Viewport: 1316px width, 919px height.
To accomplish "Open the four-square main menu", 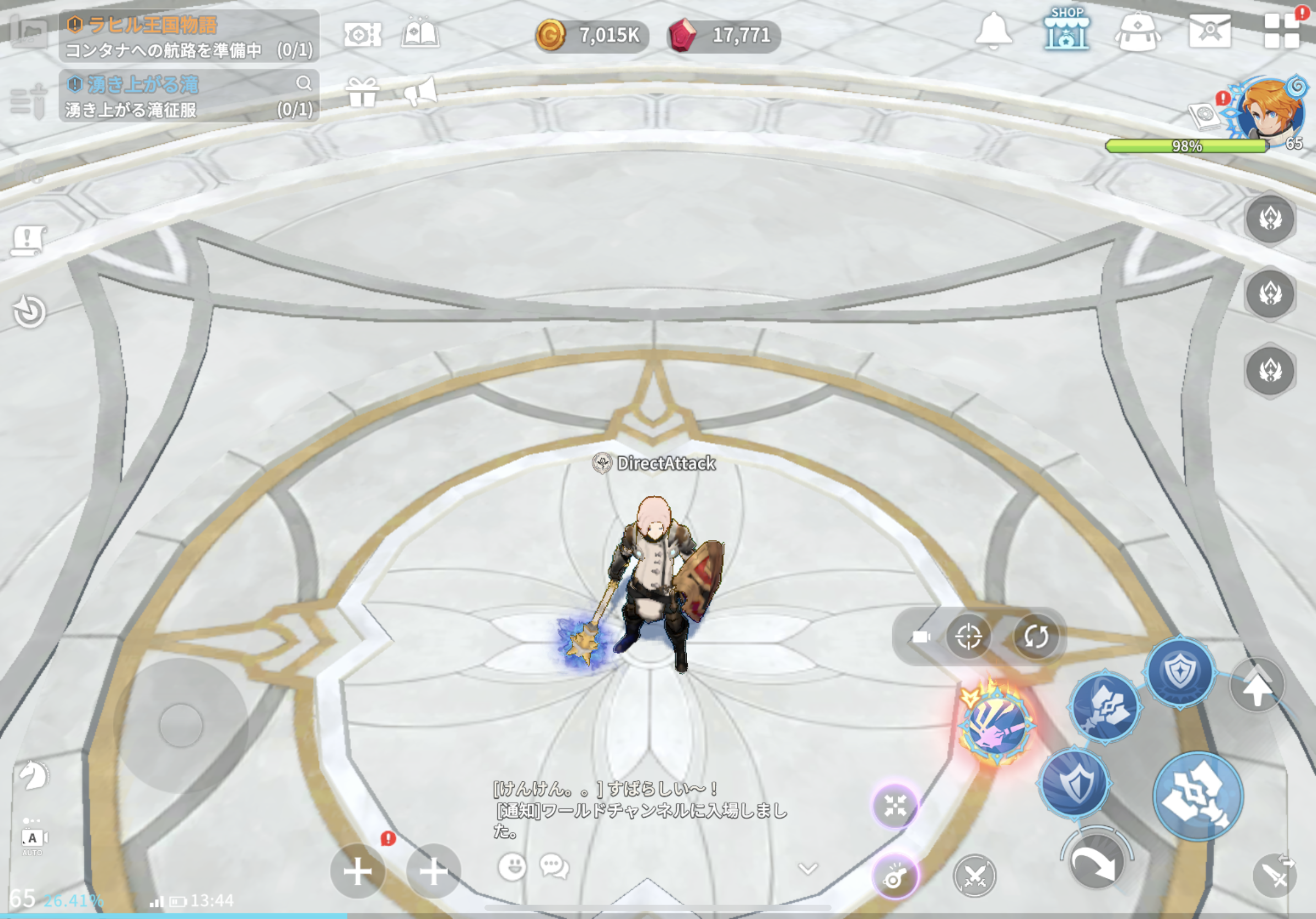I will pyautogui.click(x=1282, y=31).
